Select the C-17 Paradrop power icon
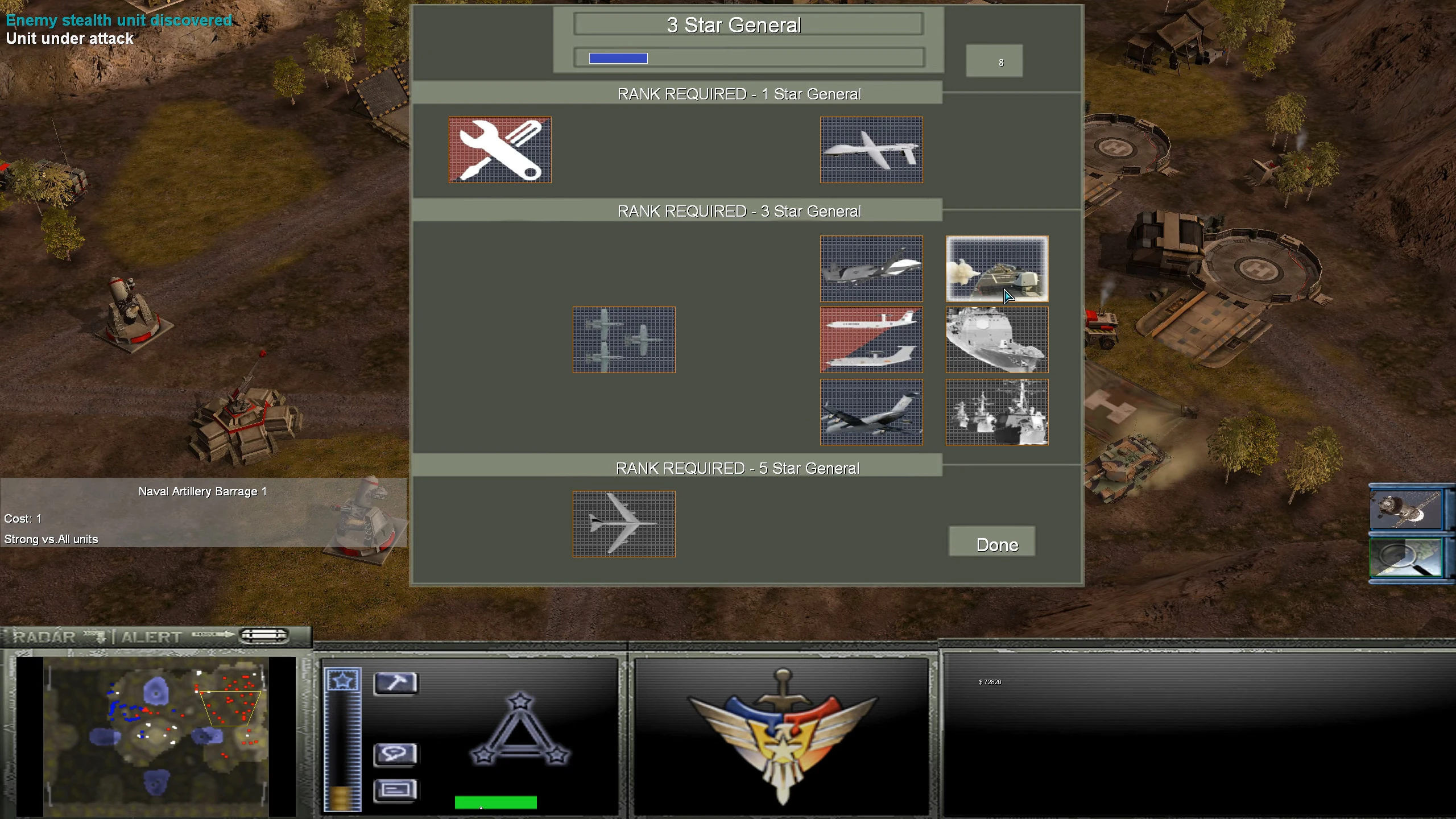1456x819 pixels. coord(872,411)
